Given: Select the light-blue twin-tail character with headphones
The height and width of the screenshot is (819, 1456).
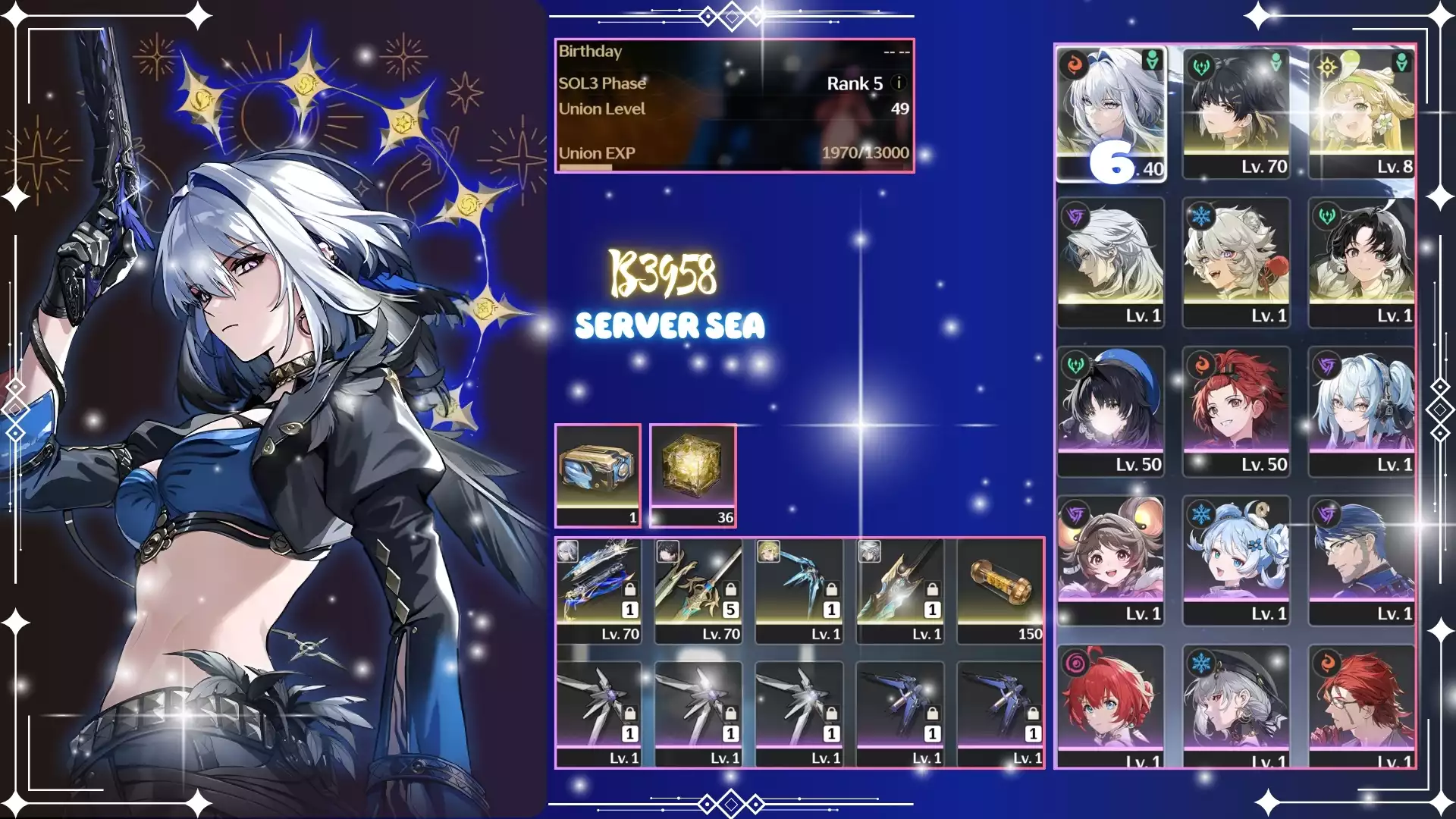Looking at the screenshot, I should click(x=1362, y=410).
